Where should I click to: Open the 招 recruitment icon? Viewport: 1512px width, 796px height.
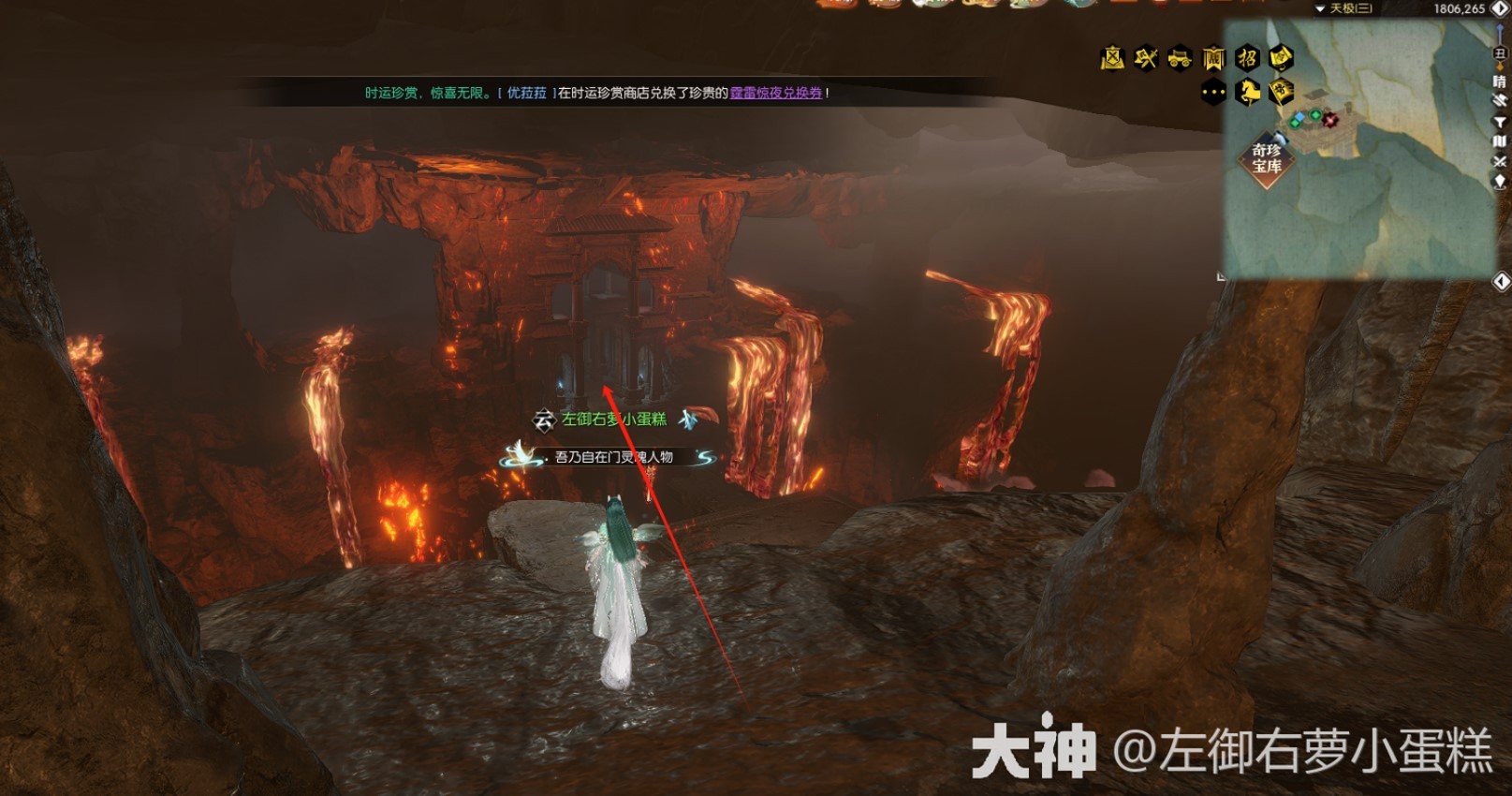point(1247,59)
